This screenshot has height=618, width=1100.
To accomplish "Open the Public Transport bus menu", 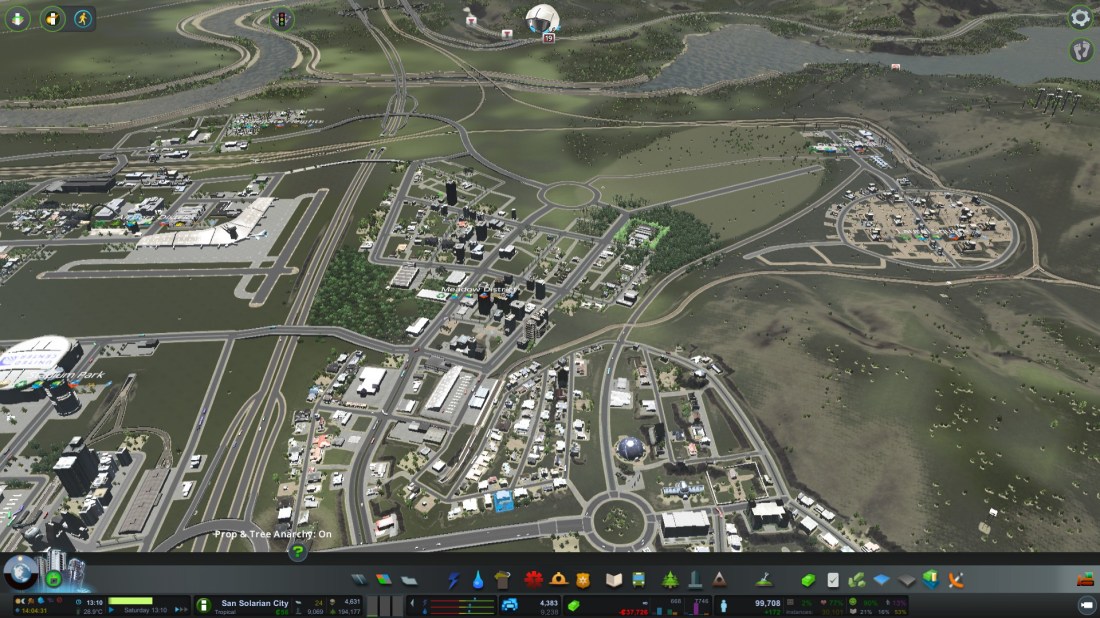I will (642, 580).
